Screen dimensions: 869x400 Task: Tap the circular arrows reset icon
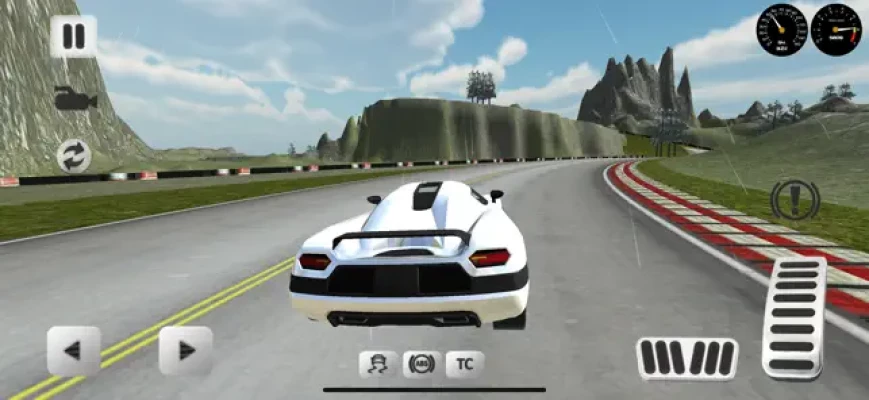[x=74, y=155]
